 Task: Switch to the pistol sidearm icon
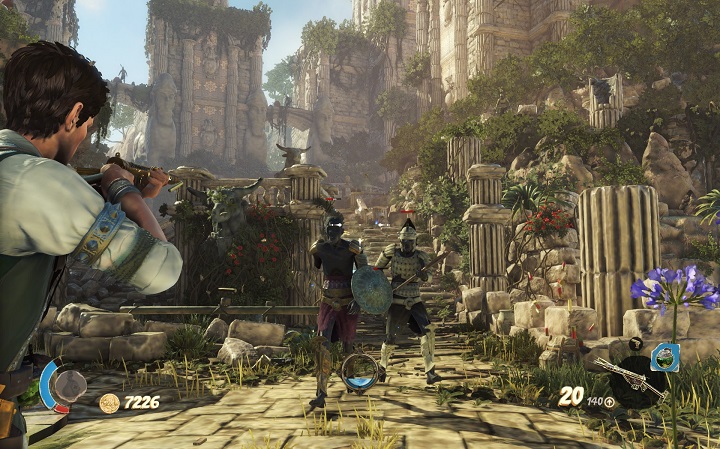point(636,344)
